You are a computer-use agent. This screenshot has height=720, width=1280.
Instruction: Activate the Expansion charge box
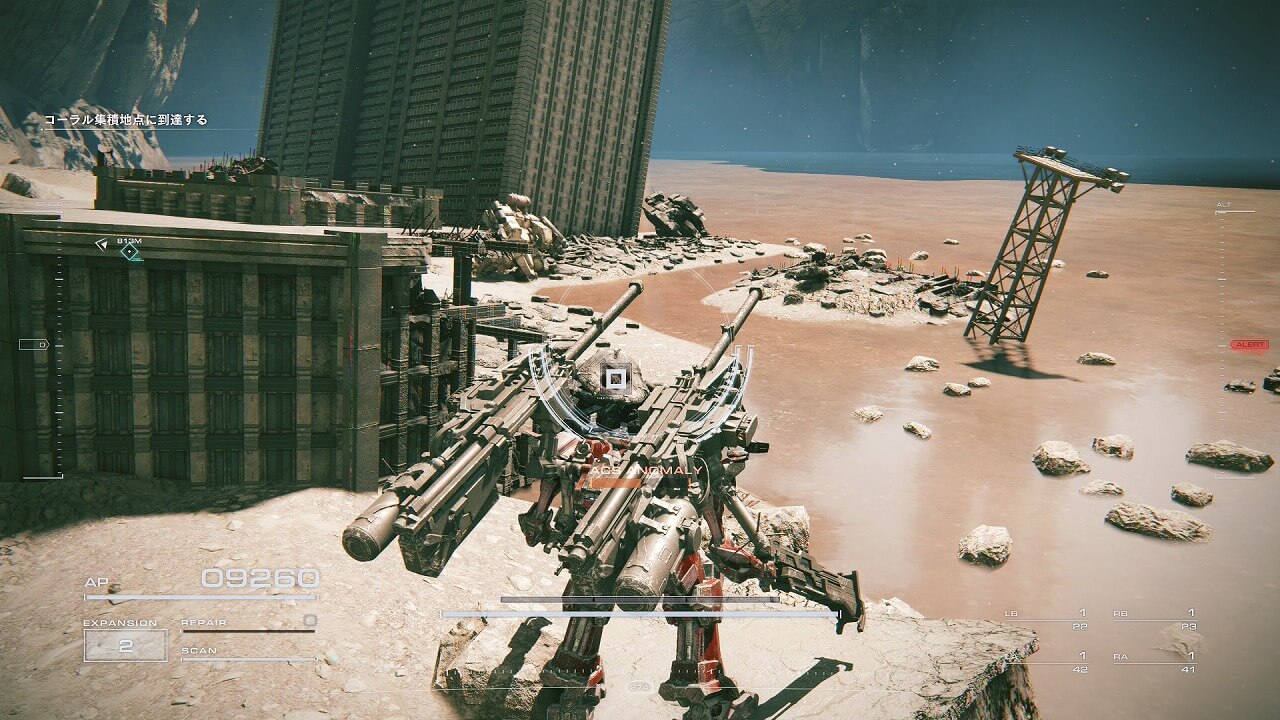125,645
